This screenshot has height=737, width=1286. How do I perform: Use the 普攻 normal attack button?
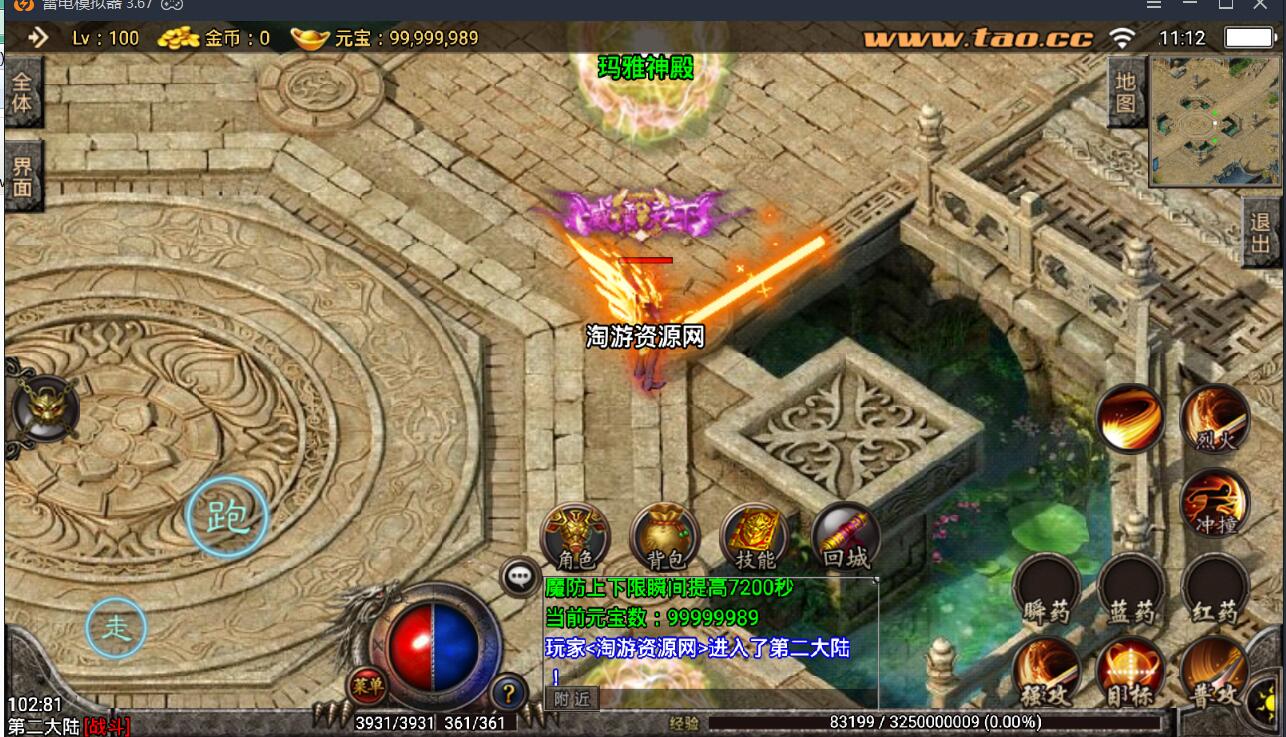1215,672
